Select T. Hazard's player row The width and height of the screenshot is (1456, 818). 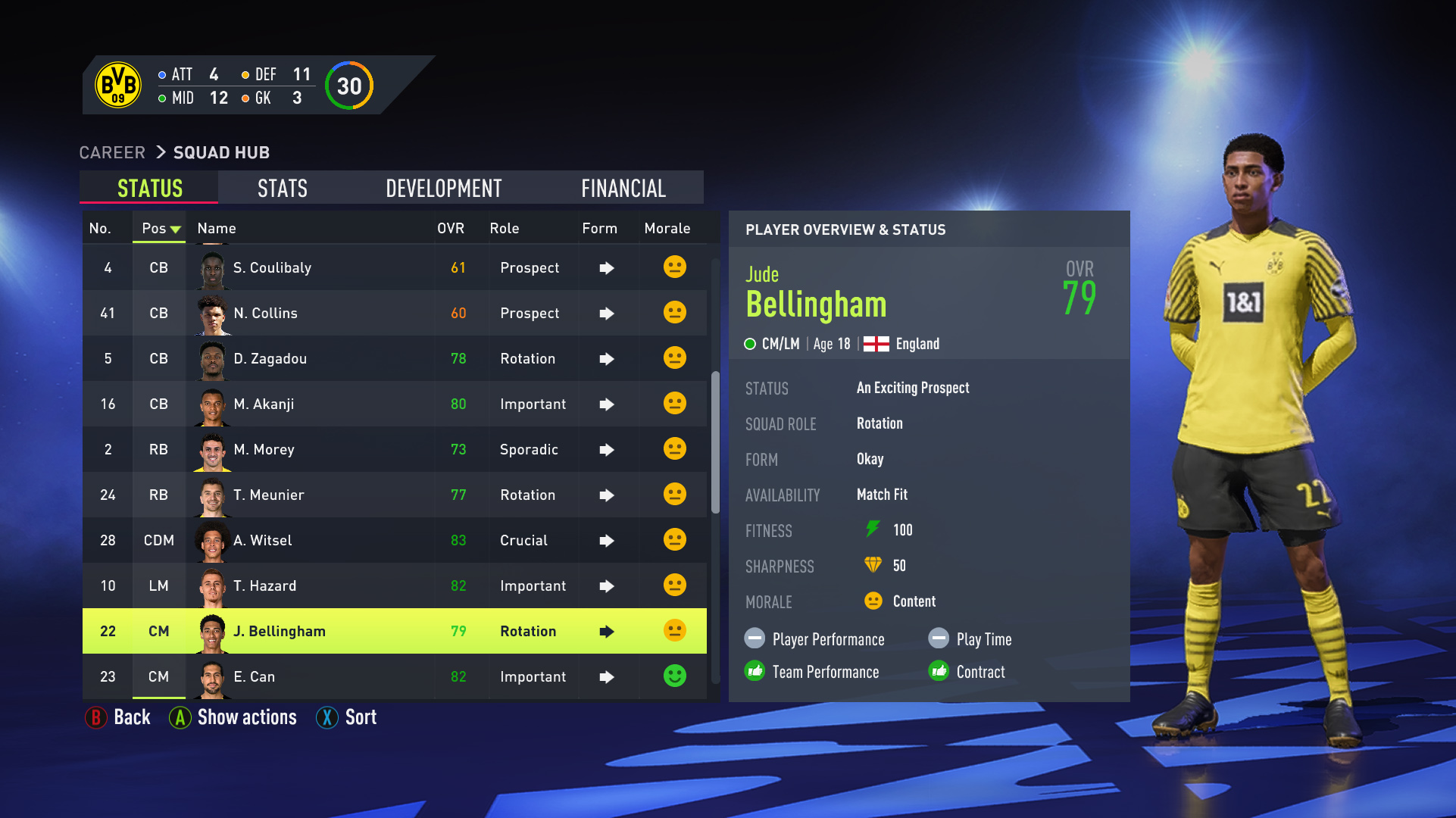[x=394, y=585]
